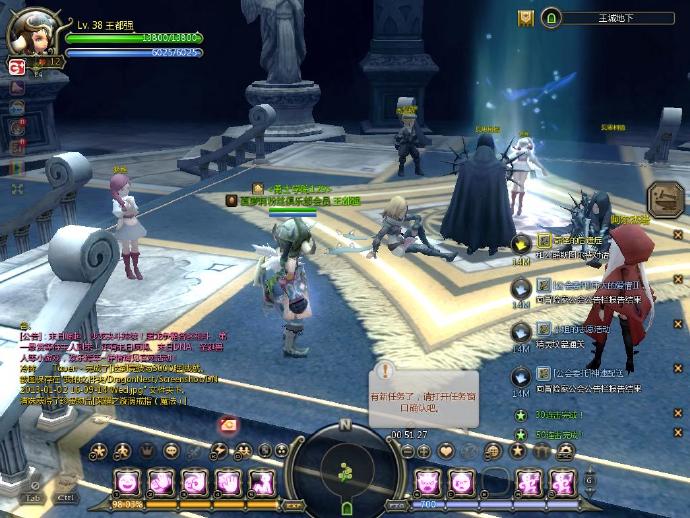
Task: Open the gold shield icon beside location bar
Action: [x=526, y=18]
